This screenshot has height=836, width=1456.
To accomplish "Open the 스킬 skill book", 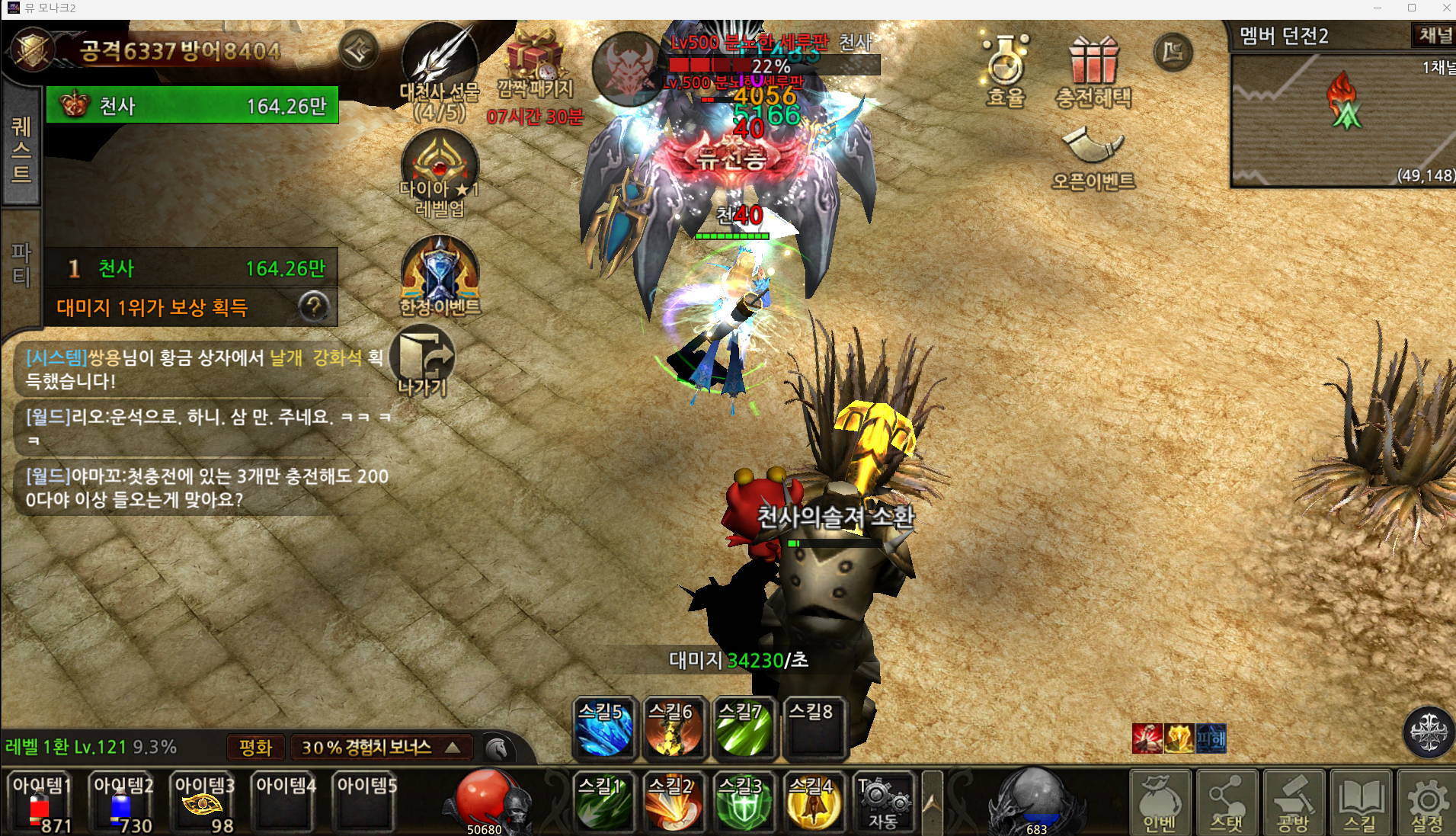I will coord(1360,802).
